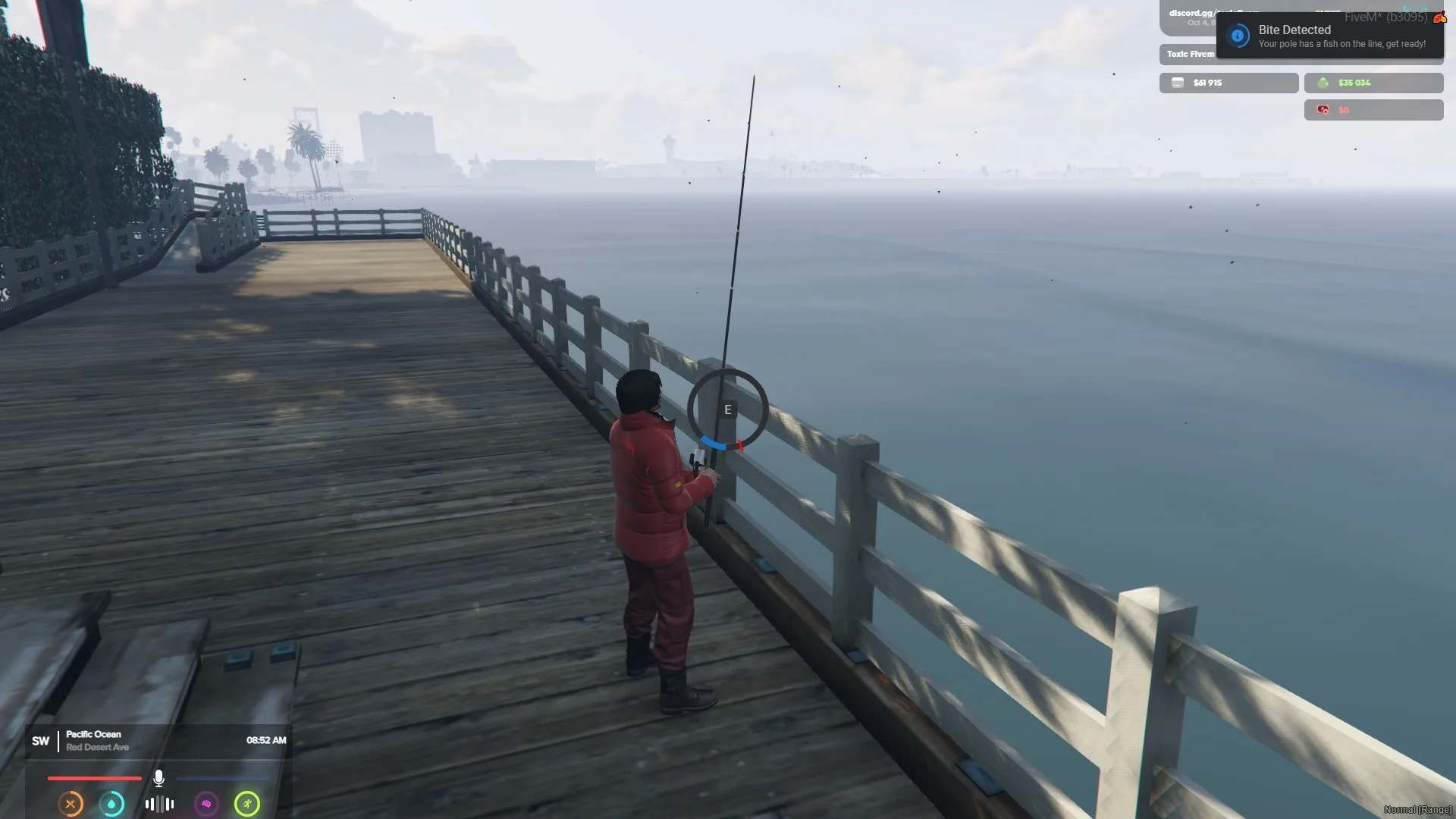
Task: Click the red dirty money panel
Action: (x=1373, y=110)
